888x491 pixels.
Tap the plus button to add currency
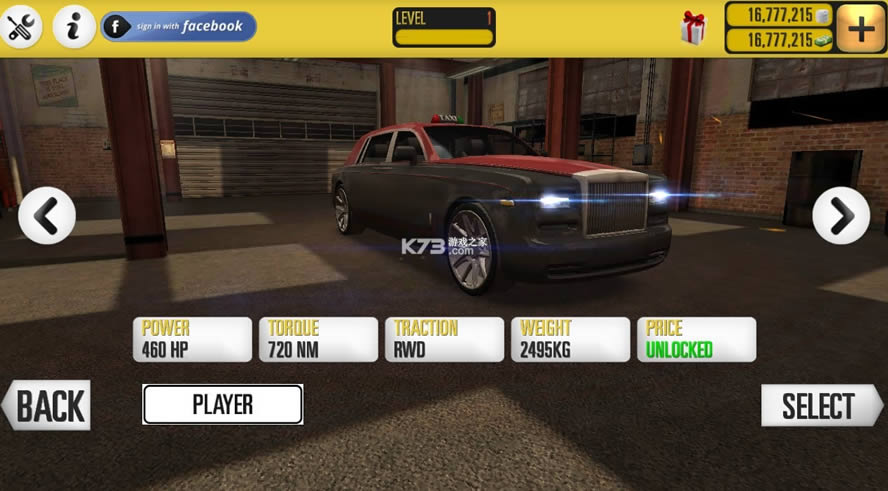860,28
